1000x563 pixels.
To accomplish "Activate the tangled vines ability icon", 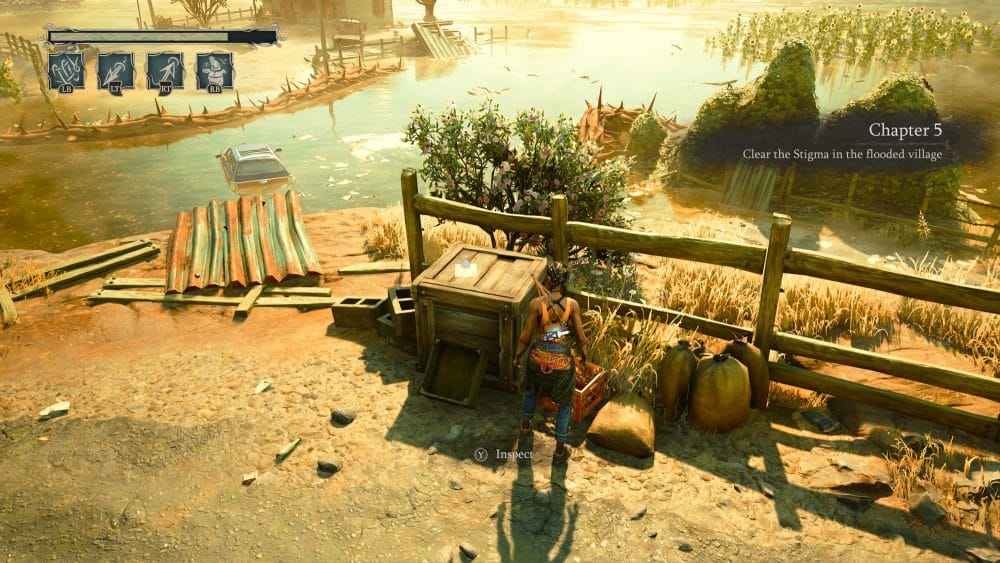I will [x=66, y=71].
